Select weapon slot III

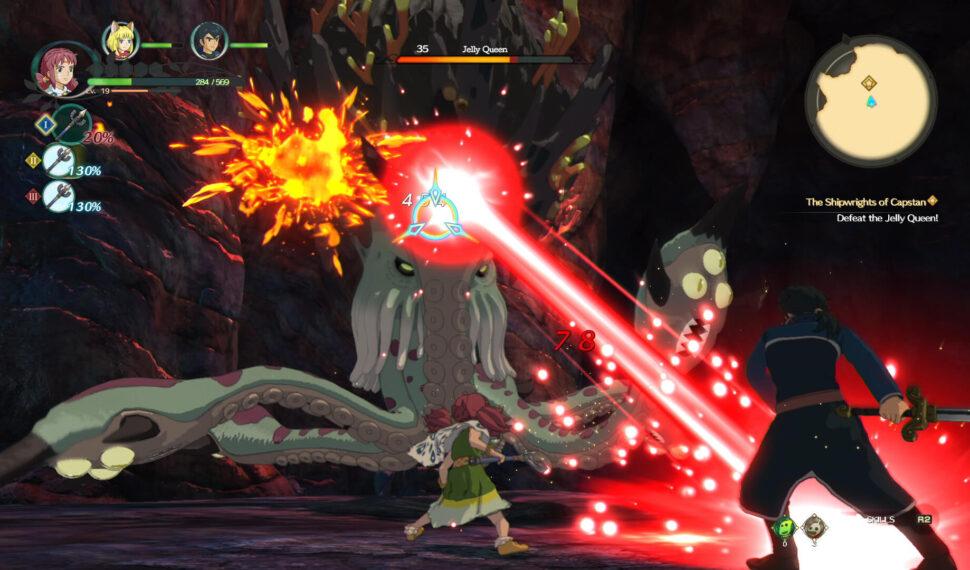58,196
